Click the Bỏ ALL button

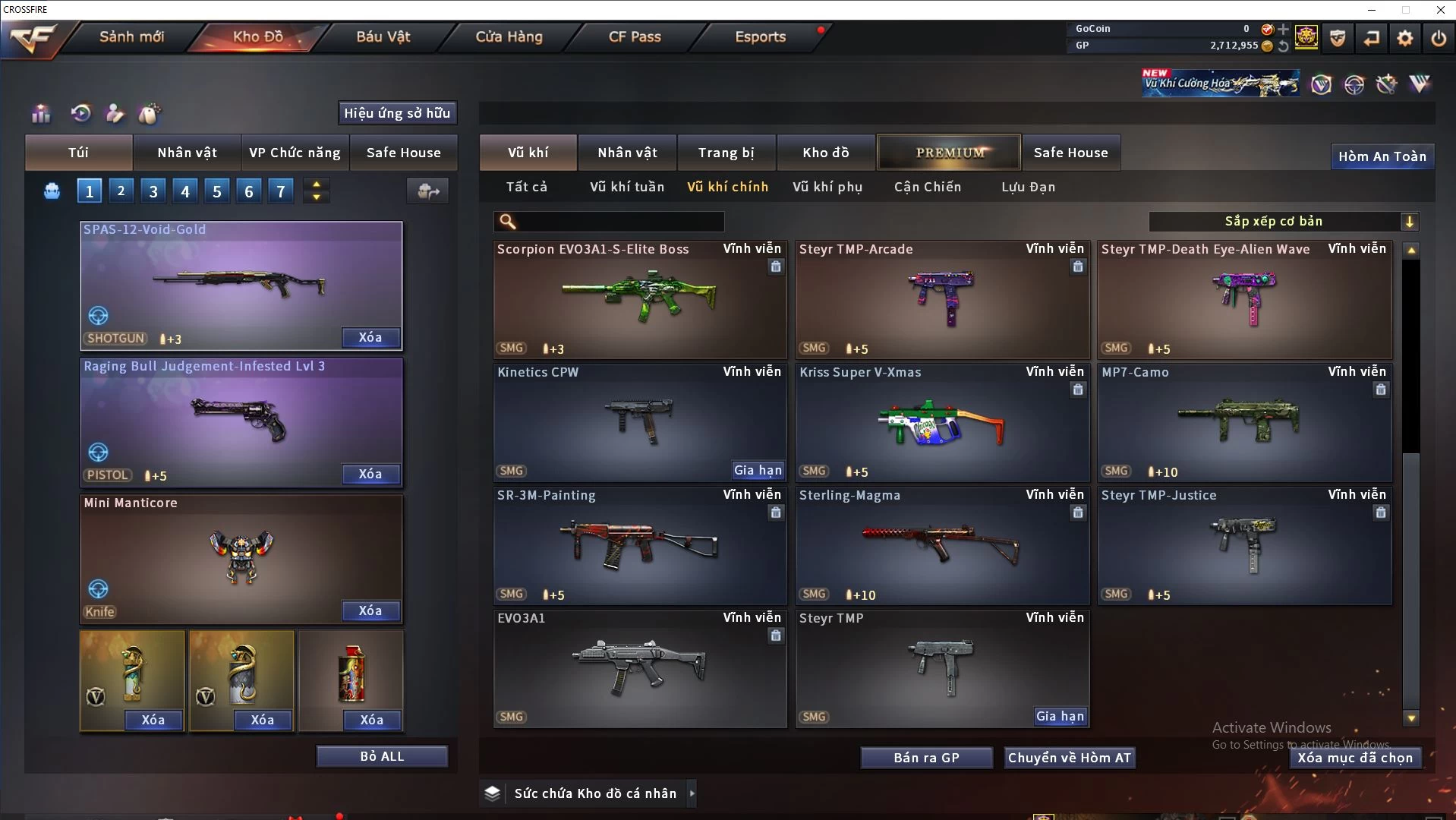pyautogui.click(x=382, y=756)
